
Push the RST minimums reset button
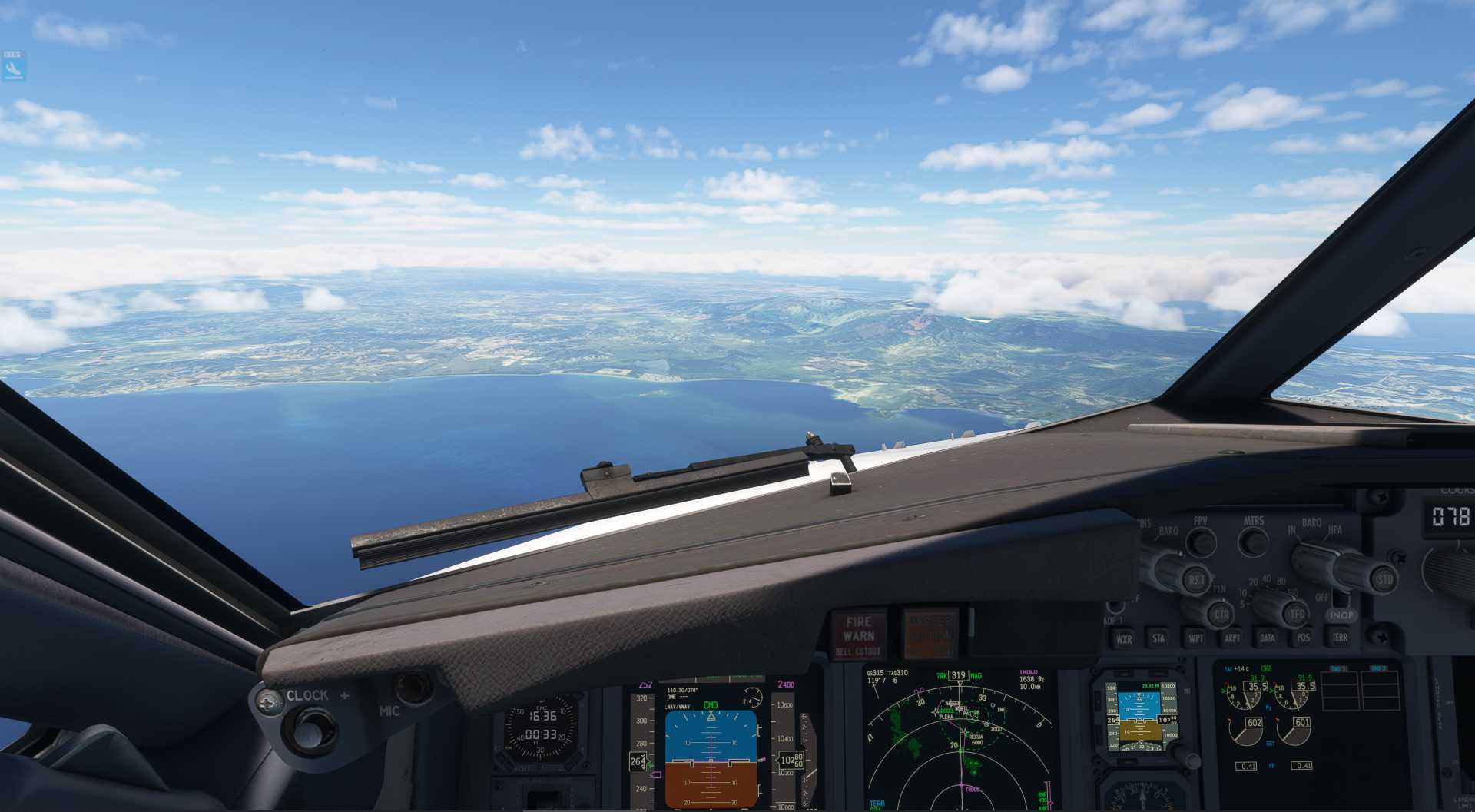pyautogui.click(x=1196, y=580)
